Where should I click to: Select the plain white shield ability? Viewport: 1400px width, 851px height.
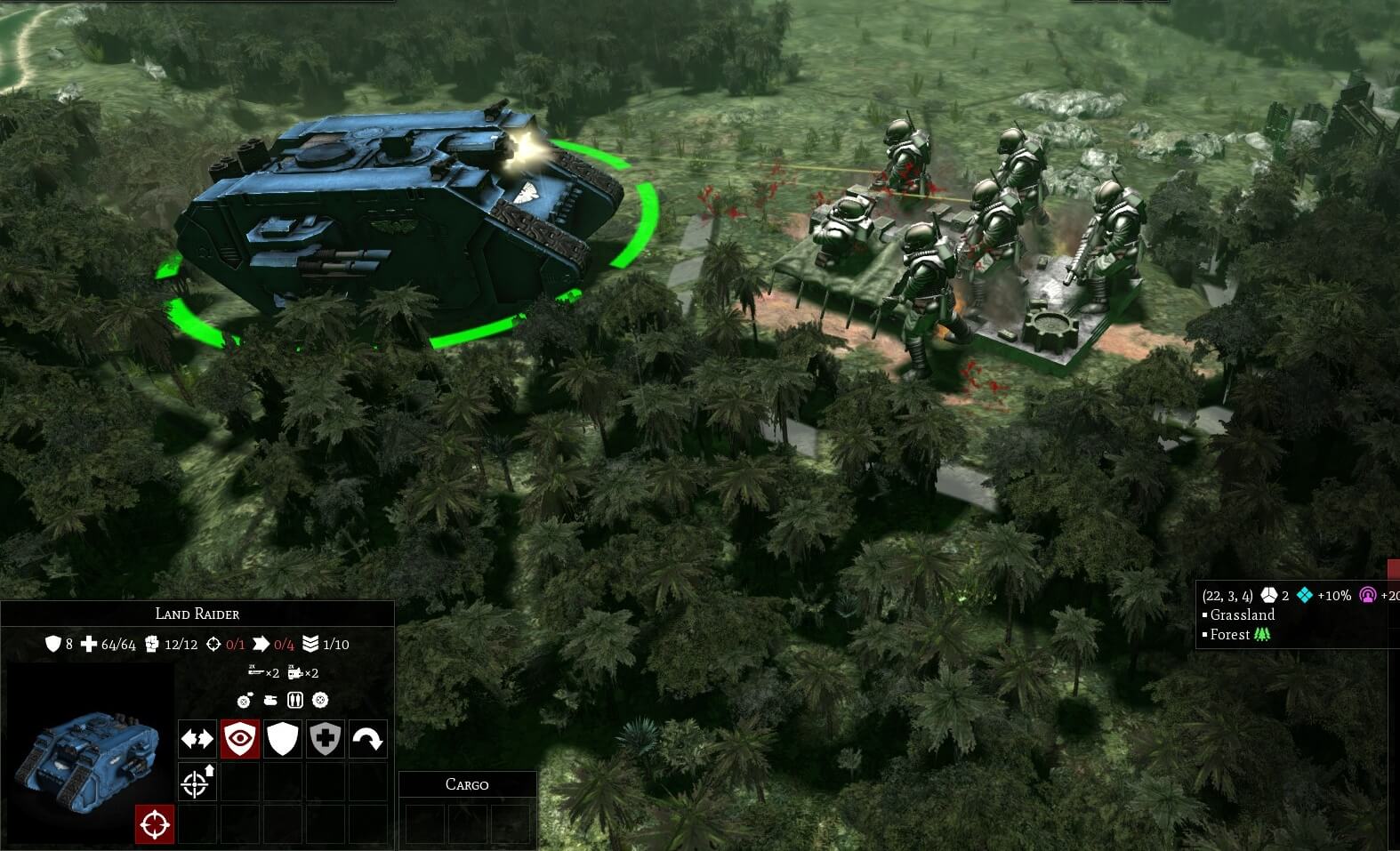point(283,739)
